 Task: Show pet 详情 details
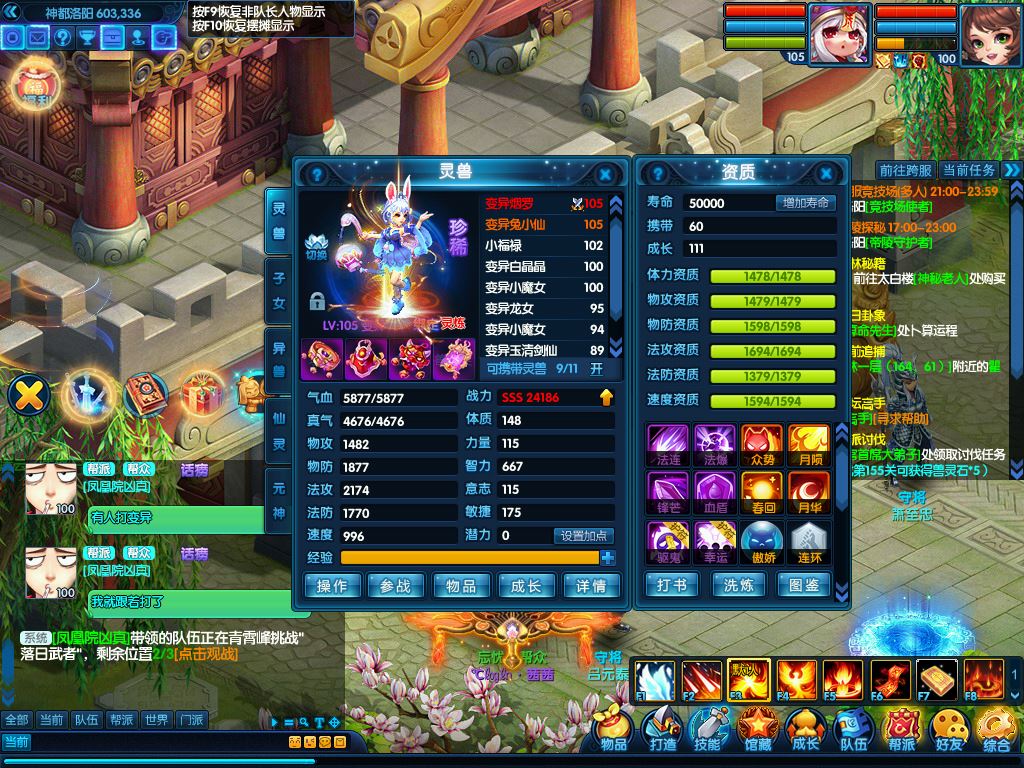[590, 586]
